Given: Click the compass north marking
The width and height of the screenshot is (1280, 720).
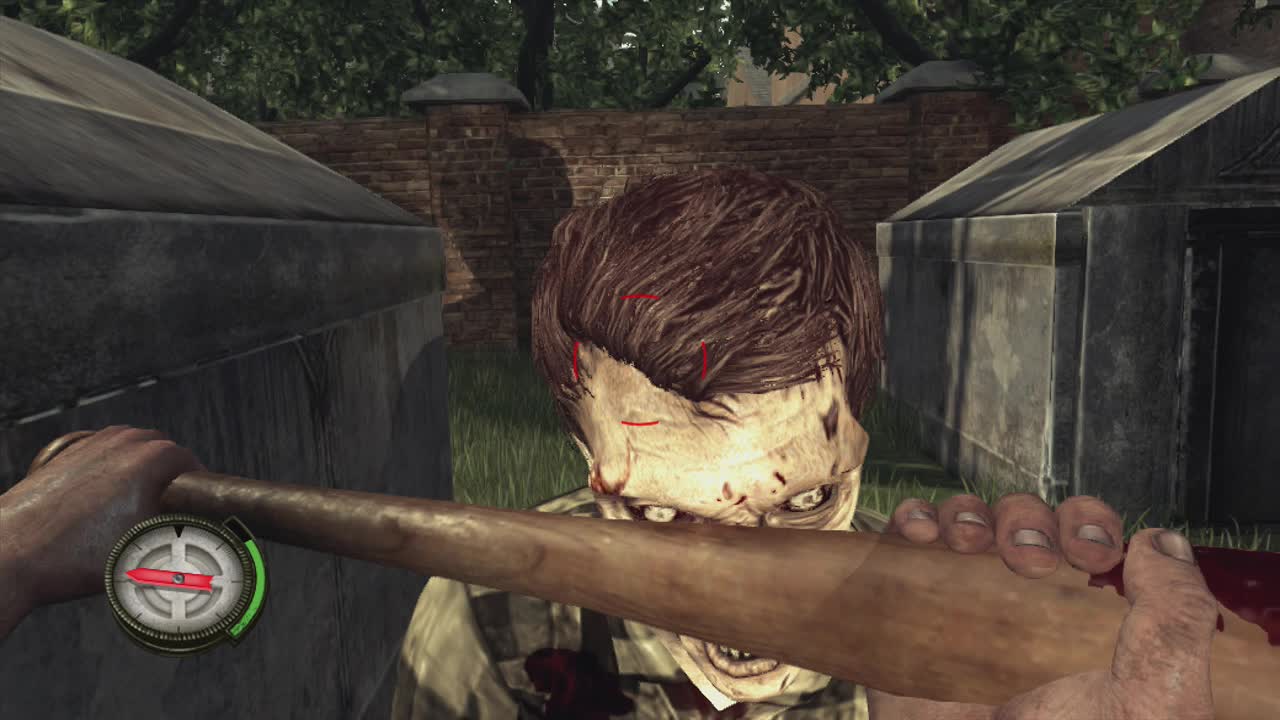Looking at the screenshot, I should (179, 545).
